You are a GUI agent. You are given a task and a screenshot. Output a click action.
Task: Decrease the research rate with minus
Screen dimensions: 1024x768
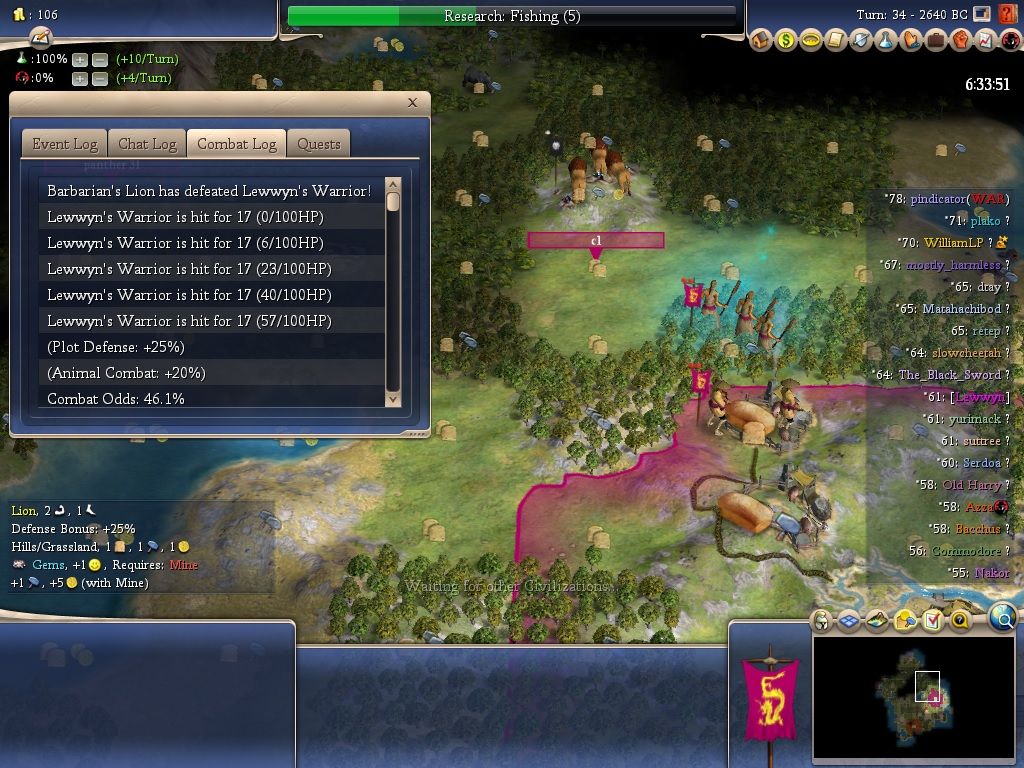[99, 59]
